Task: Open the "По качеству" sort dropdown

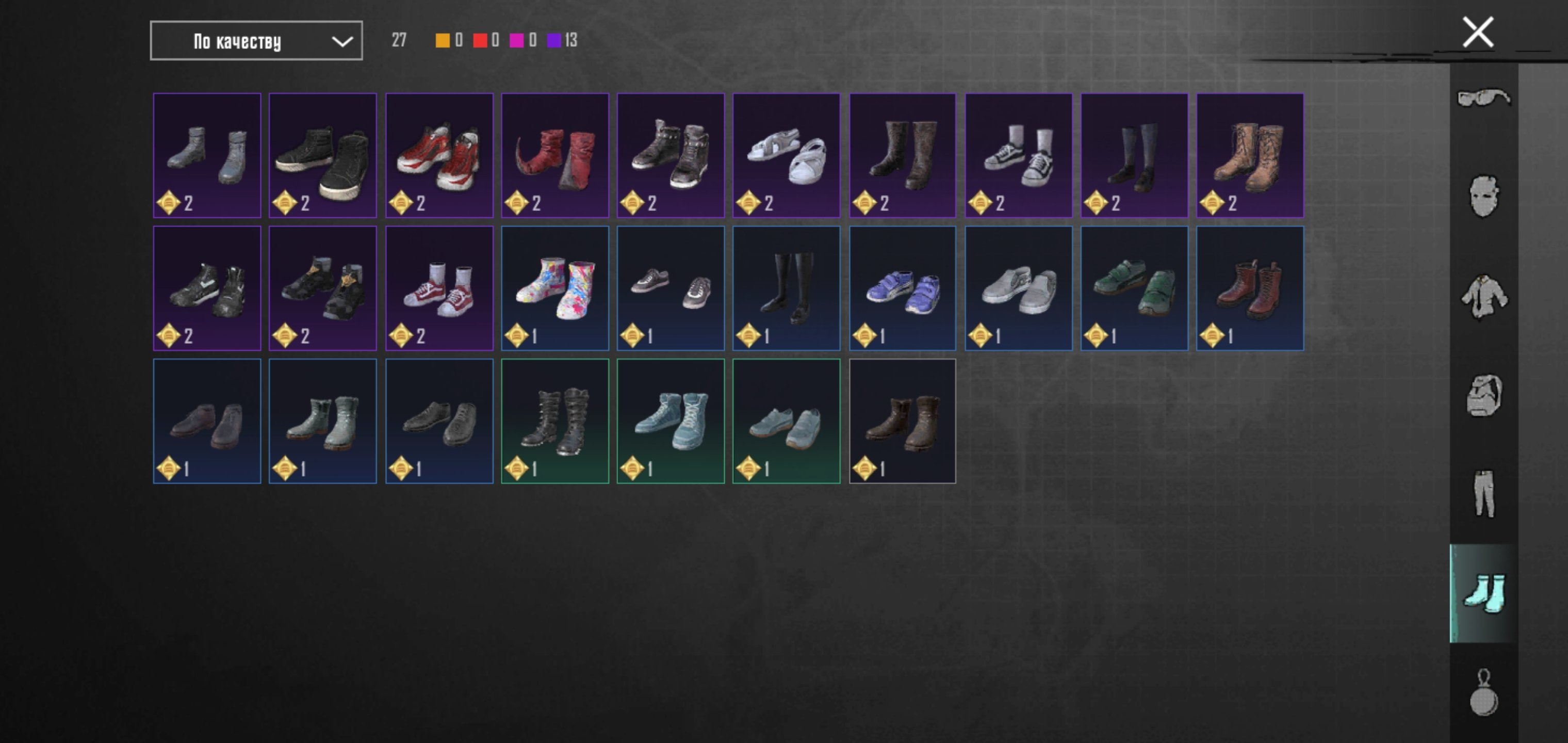Action: (x=256, y=41)
